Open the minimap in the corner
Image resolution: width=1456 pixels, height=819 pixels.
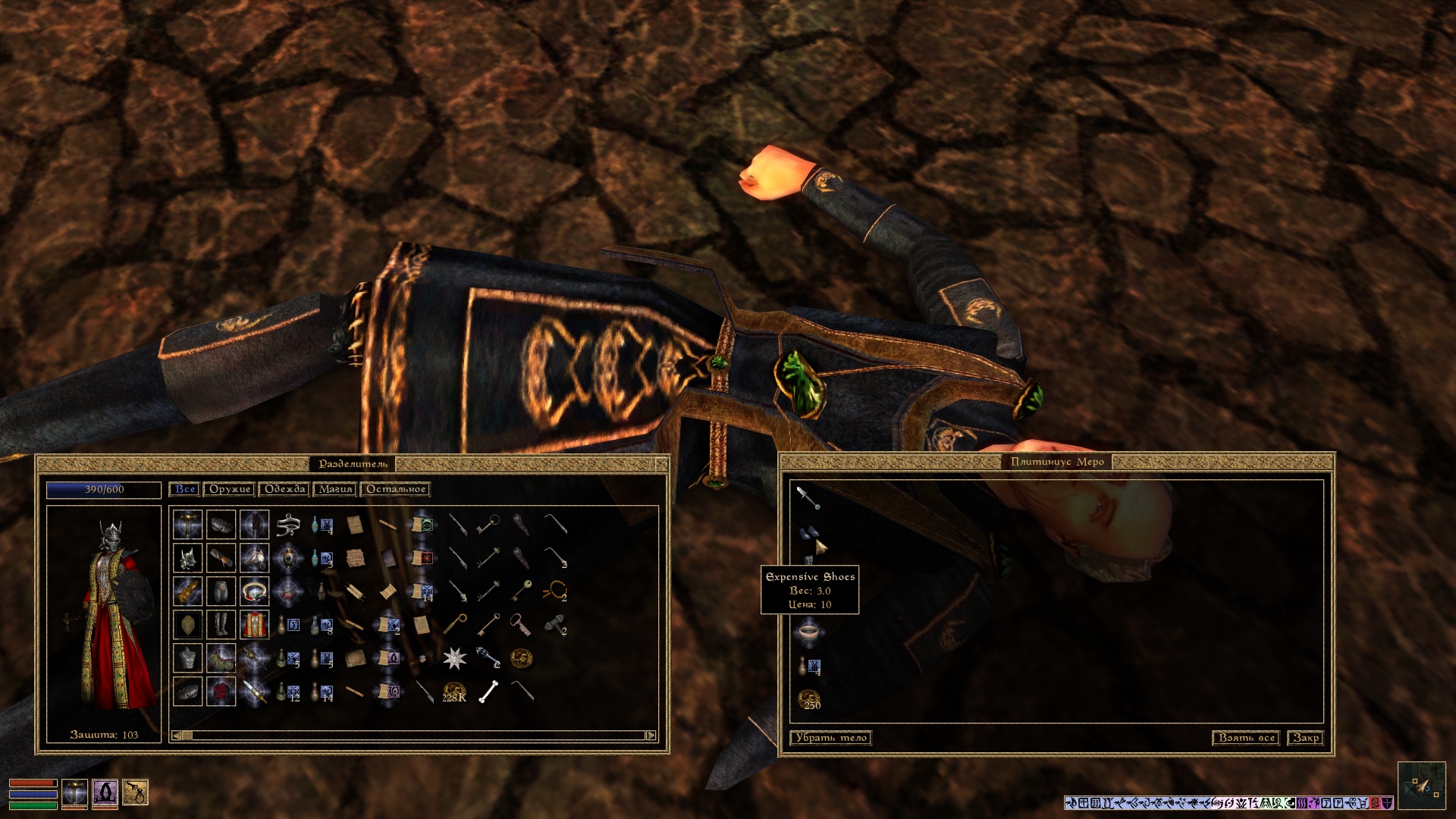tap(1421, 786)
